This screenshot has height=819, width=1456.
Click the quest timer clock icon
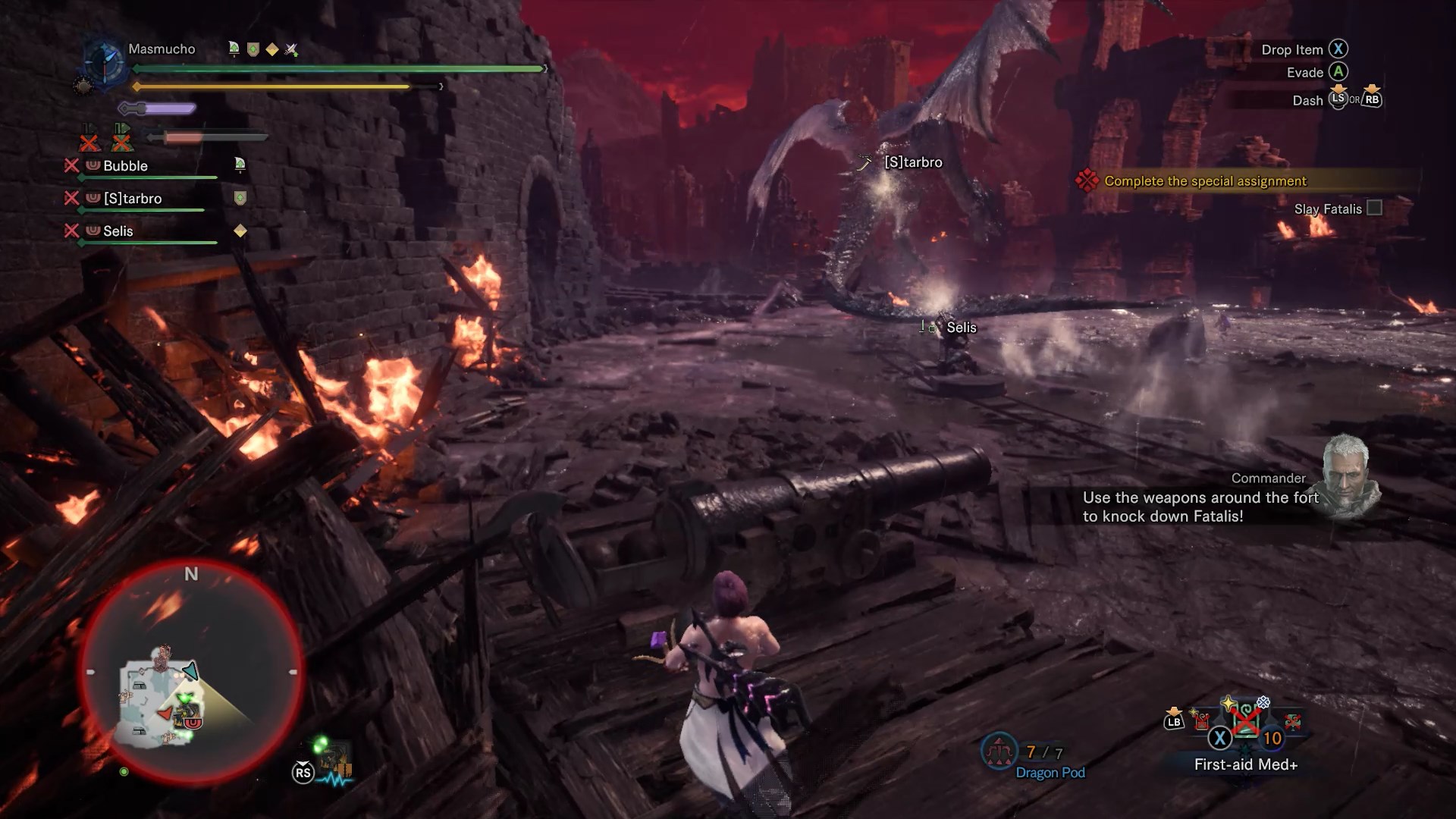click(103, 61)
